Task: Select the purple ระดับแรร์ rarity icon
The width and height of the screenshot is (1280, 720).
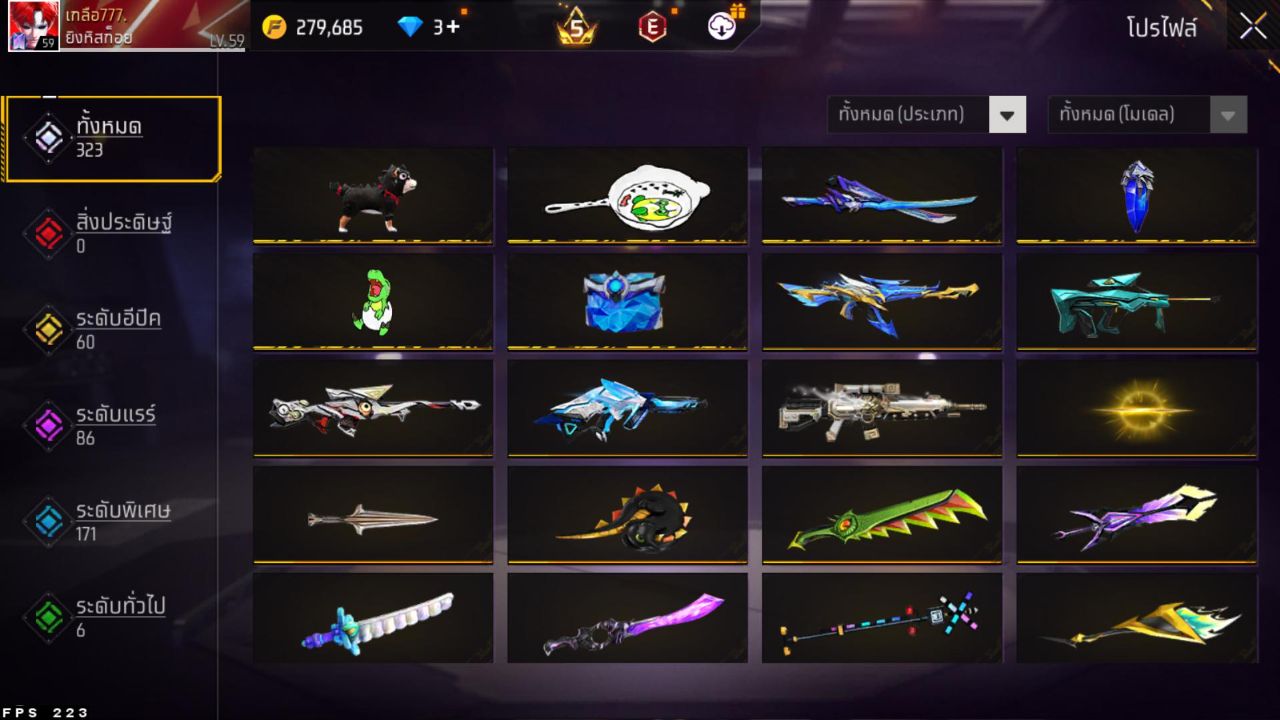Action: click(47, 421)
